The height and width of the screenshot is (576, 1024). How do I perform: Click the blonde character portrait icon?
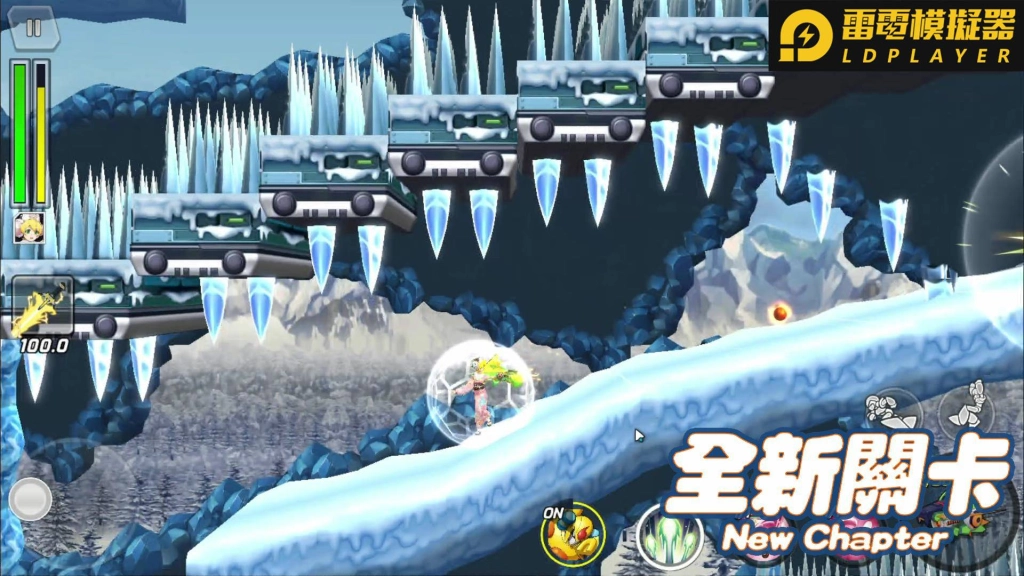[x=28, y=227]
